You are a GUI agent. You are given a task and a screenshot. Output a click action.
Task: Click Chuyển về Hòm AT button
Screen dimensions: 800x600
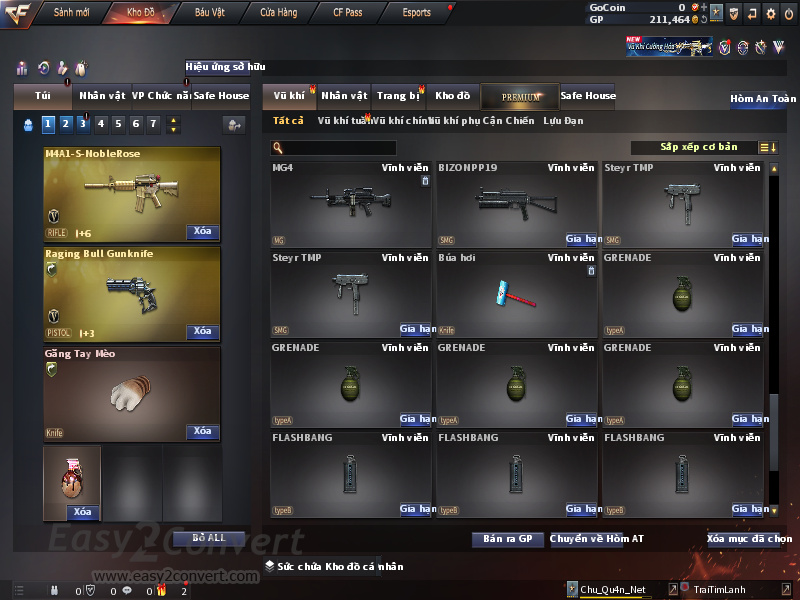(x=597, y=539)
